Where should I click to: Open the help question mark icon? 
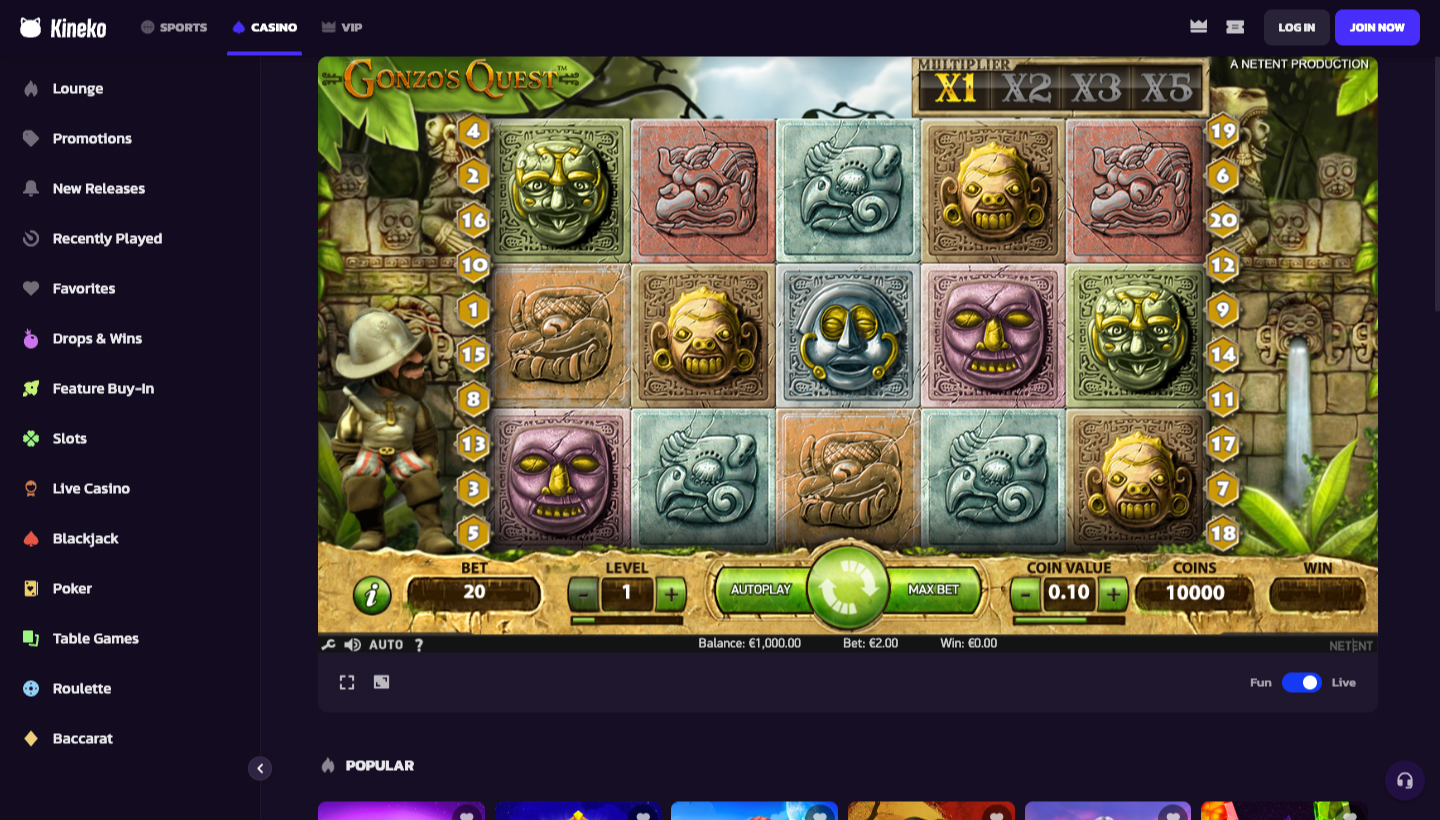419,645
